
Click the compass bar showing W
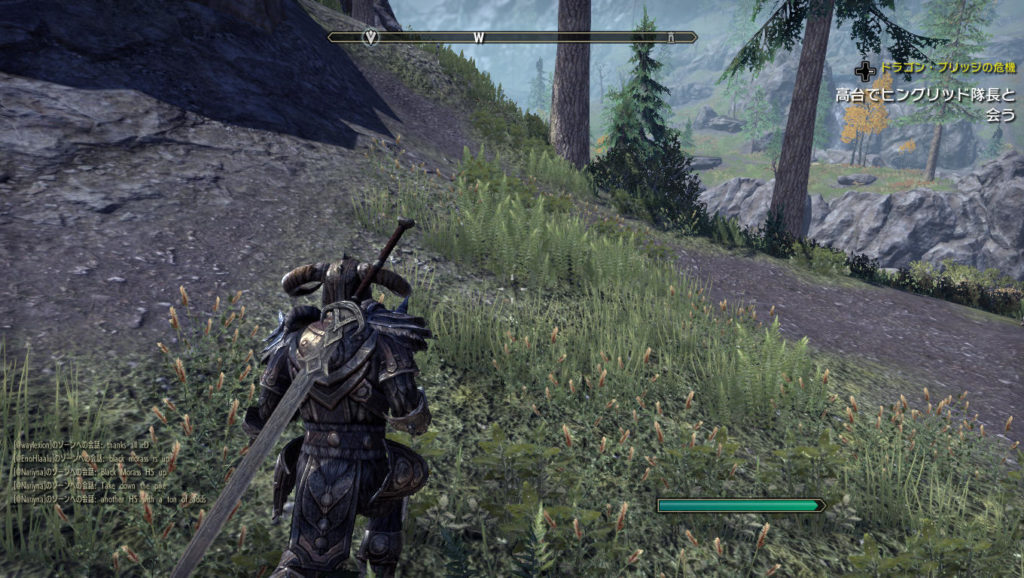(512, 37)
